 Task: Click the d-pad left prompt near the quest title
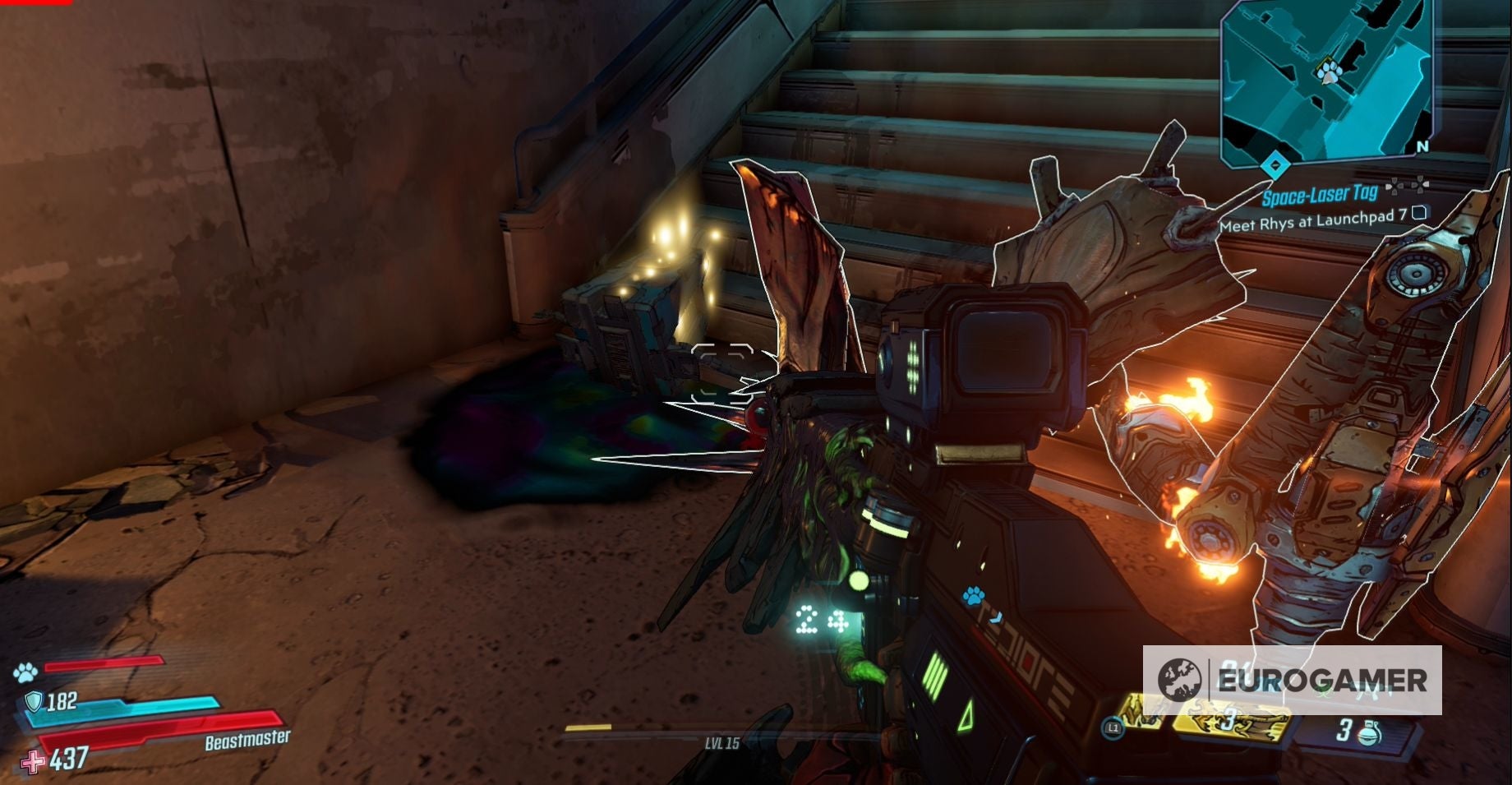(x=1394, y=185)
